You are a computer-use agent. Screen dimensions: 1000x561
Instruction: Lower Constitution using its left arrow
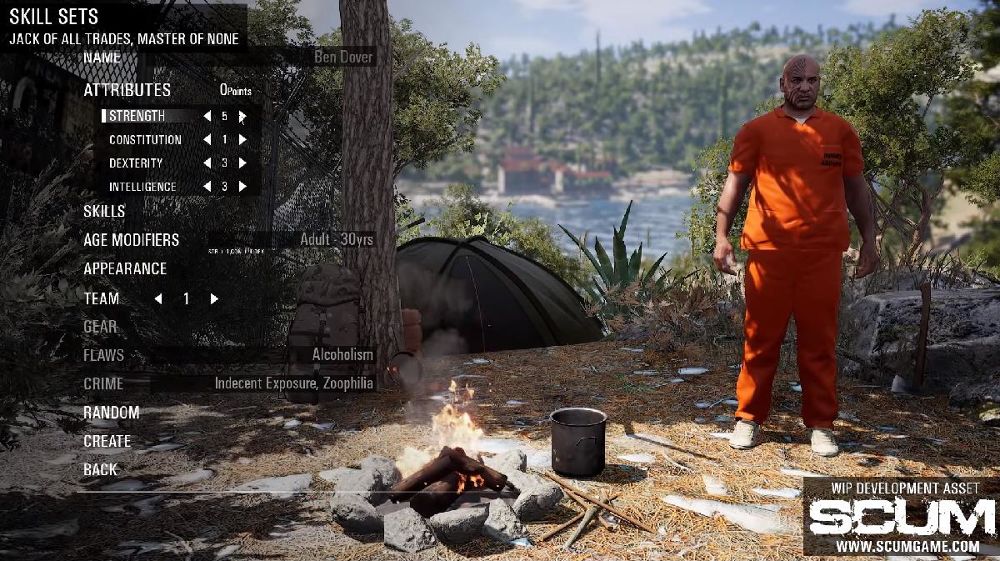tap(207, 140)
